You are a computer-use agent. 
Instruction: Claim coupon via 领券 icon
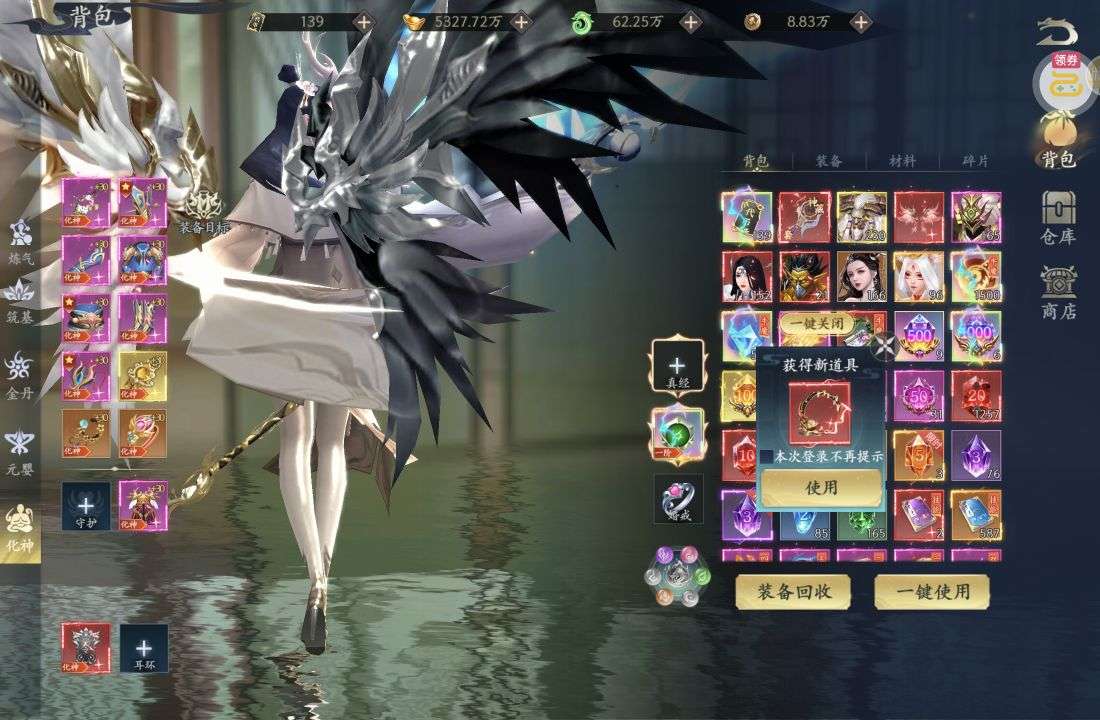(1059, 80)
